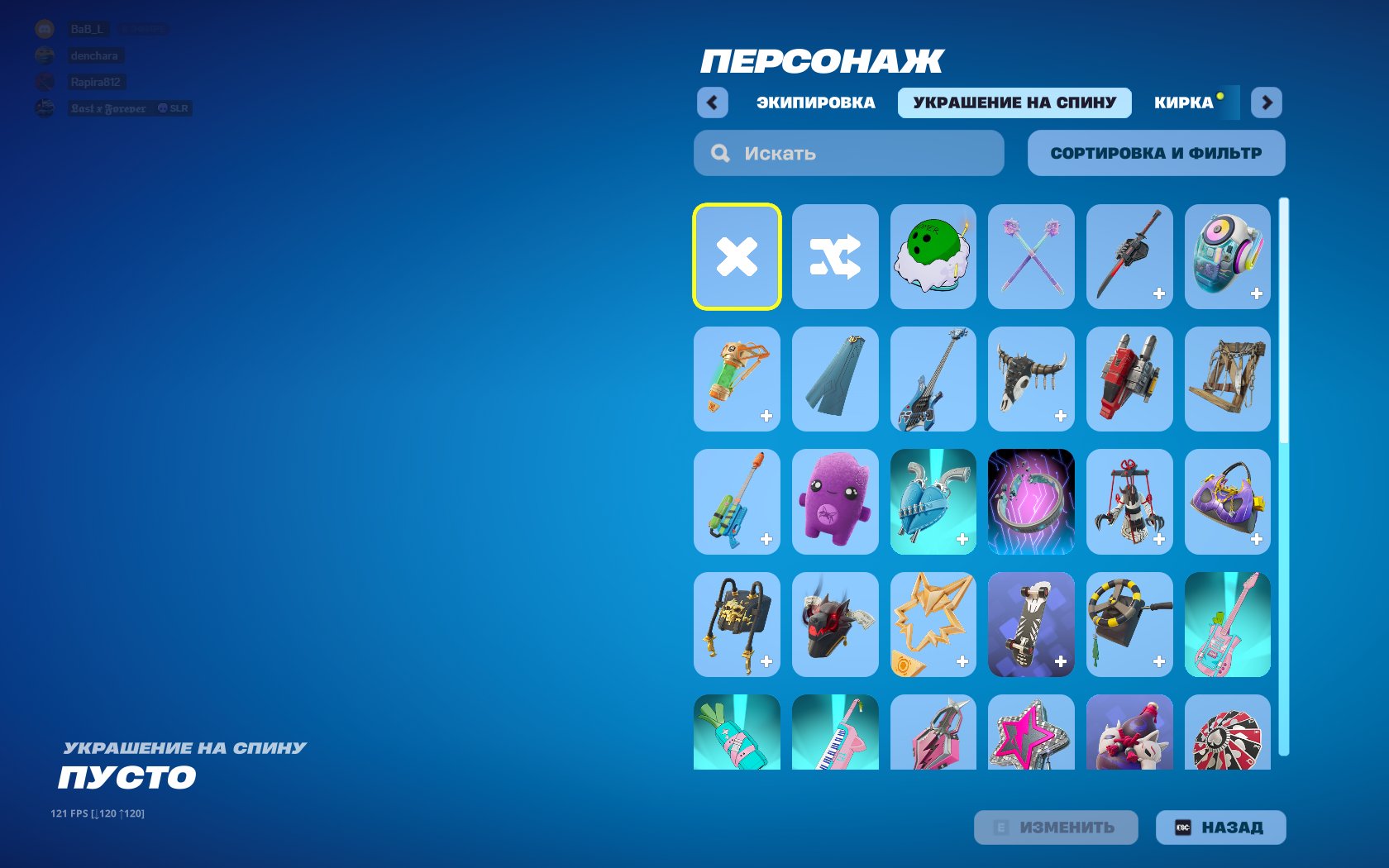1389x868 pixels.
Task: Pick the purple plush creature back bling
Action: tap(835, 502)
